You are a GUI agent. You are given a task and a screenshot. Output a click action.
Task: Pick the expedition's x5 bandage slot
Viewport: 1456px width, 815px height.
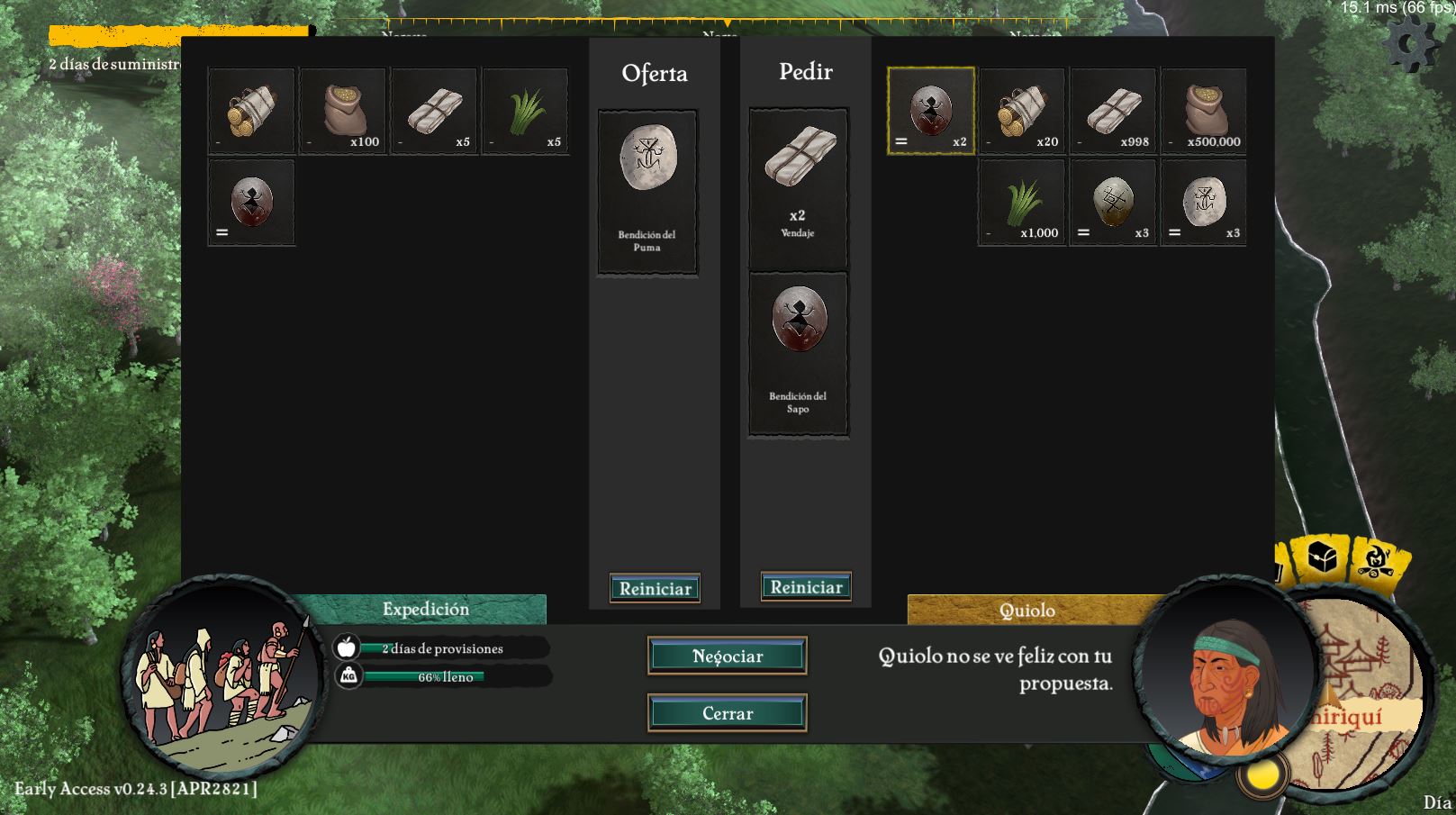434,112
